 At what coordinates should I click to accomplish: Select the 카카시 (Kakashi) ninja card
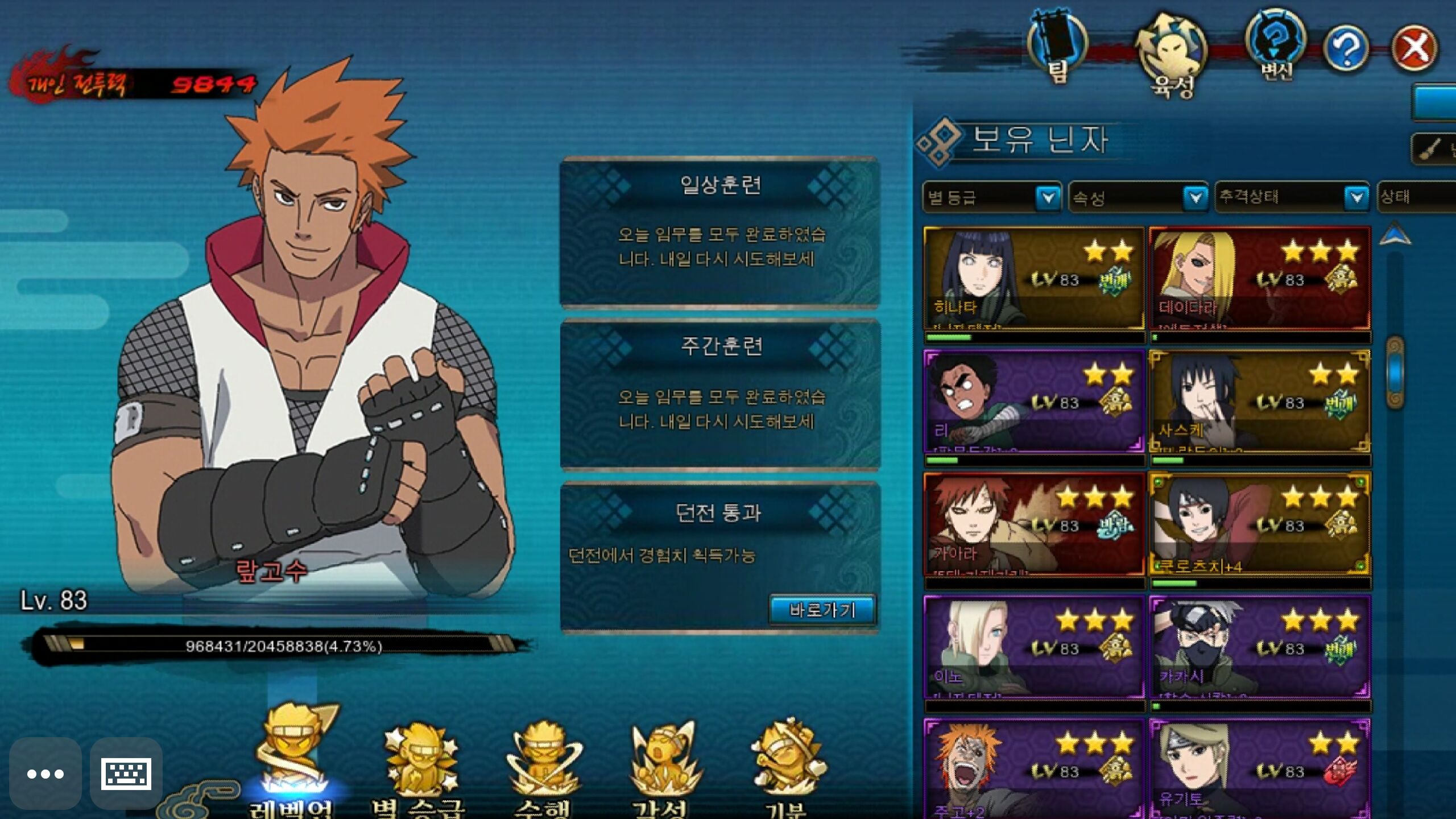(1259, 647)
